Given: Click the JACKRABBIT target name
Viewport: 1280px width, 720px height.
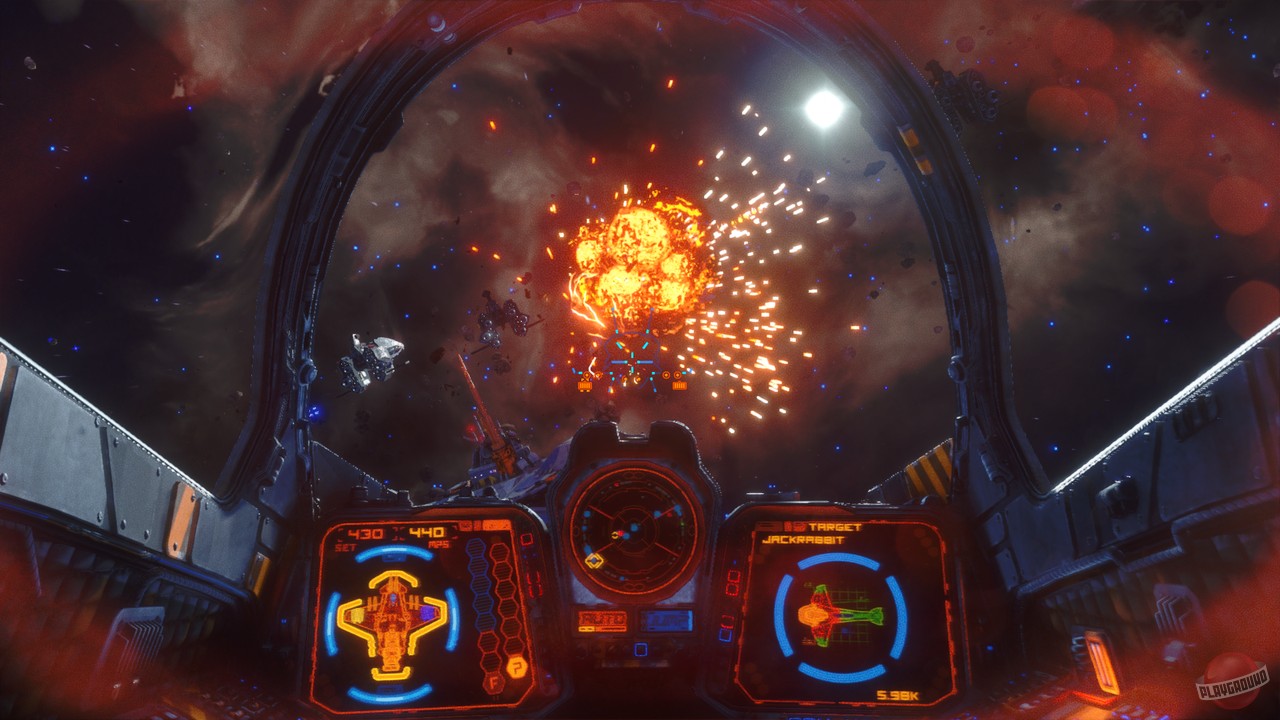Looking at the screenshot, I should [x=804, y=540].
